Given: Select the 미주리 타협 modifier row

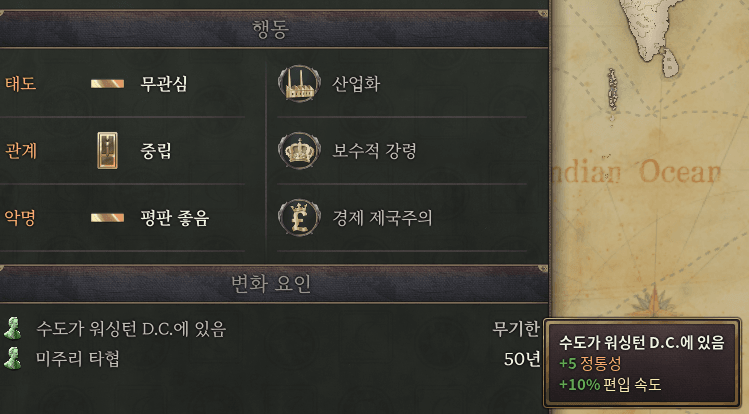Looking at the screenshot, I should 78,358.
